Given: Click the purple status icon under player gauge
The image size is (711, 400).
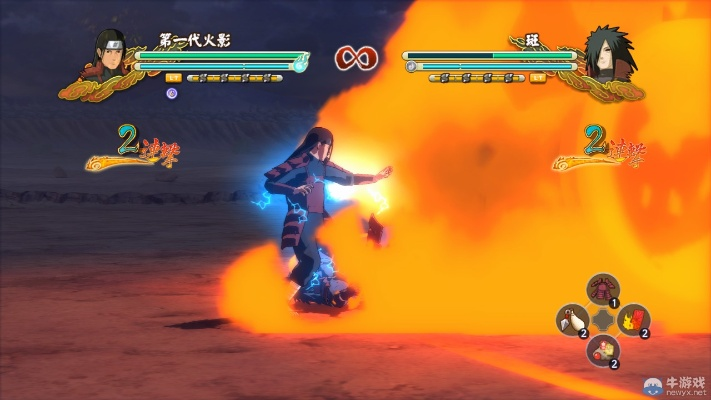Looking at the screenshot, I should point(172,93).
